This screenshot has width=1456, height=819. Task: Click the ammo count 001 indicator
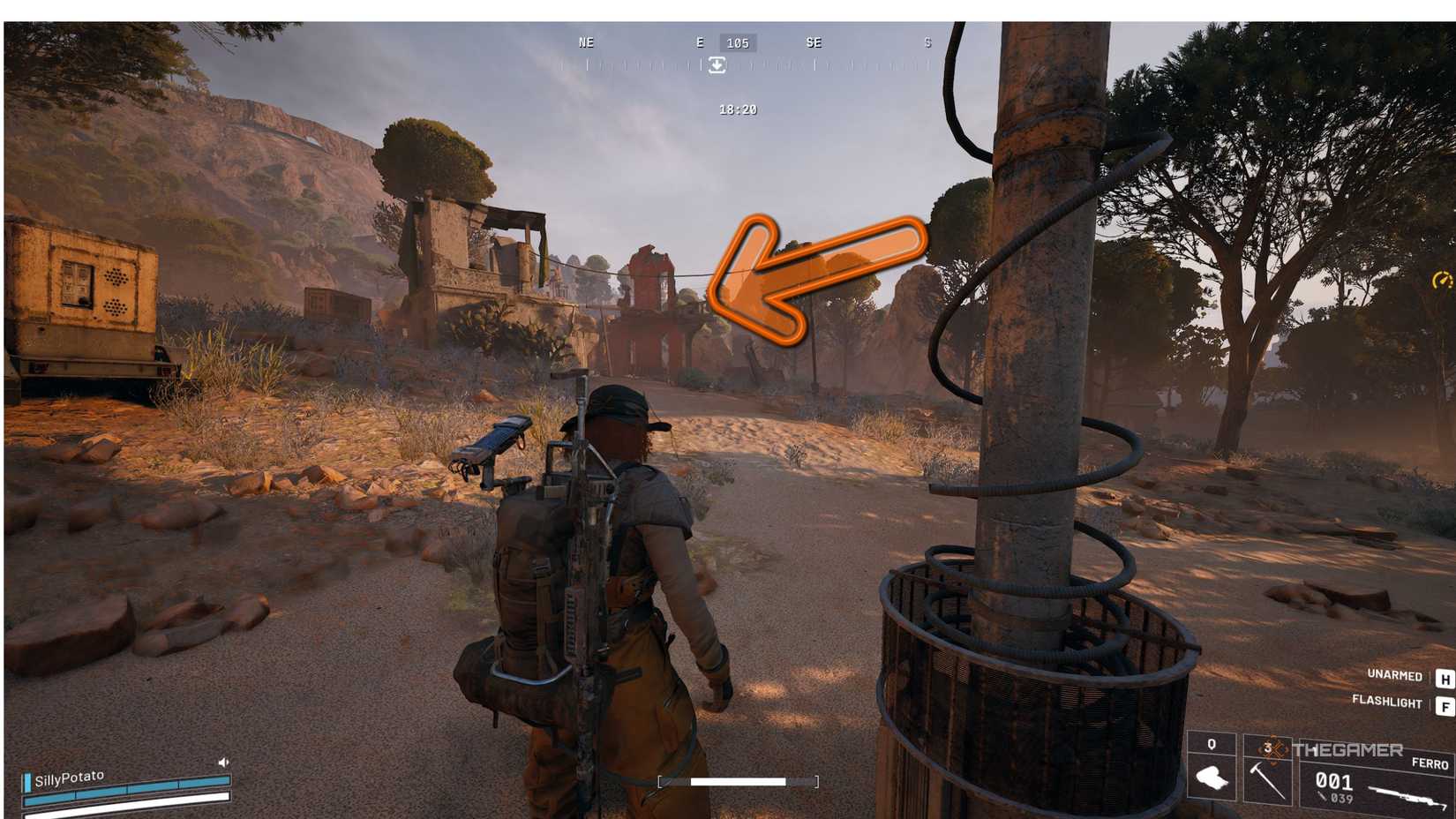pos(1333,780)
